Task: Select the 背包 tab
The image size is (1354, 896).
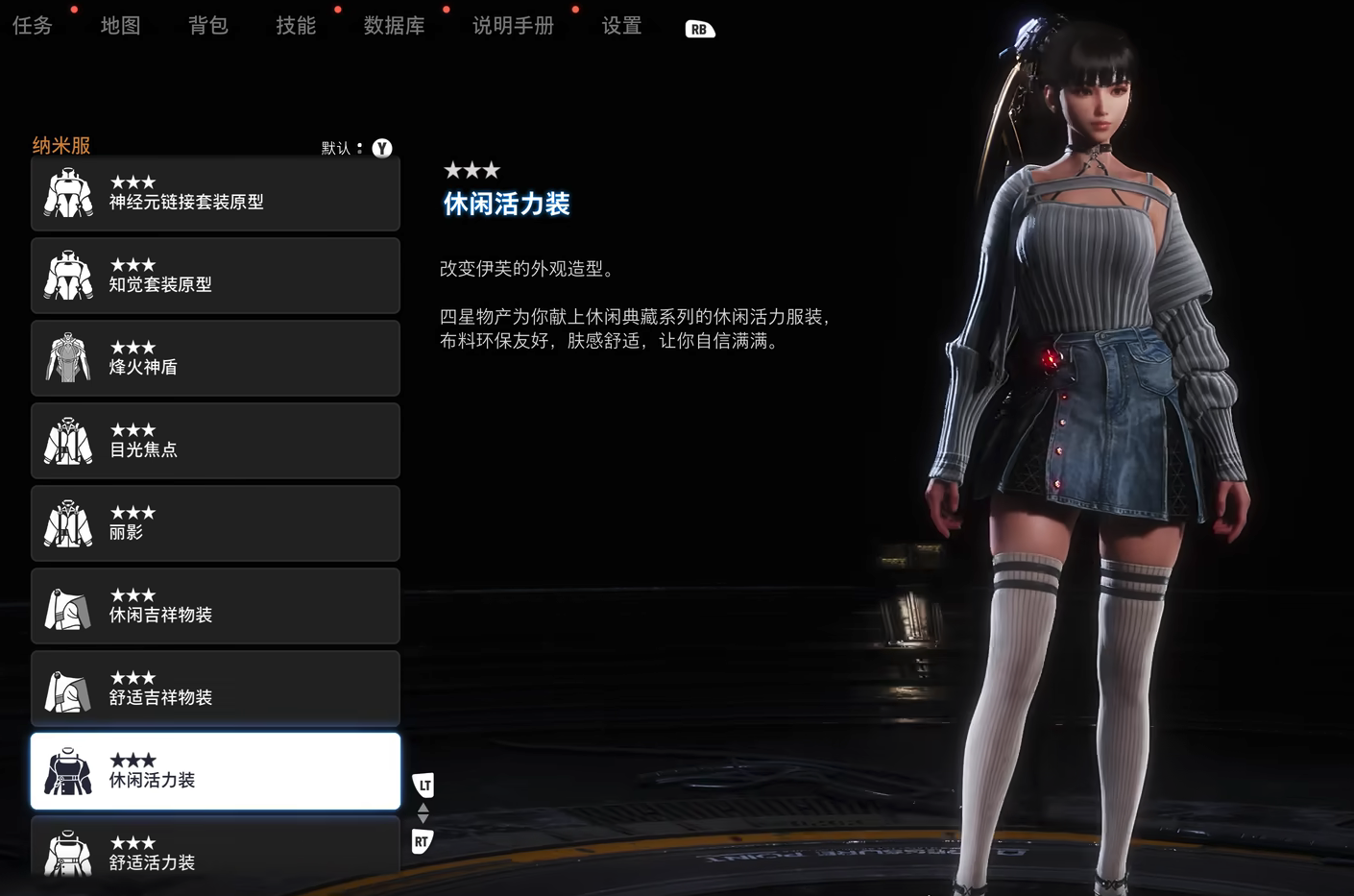Action: pyautogui.click(x=207, y=26)
